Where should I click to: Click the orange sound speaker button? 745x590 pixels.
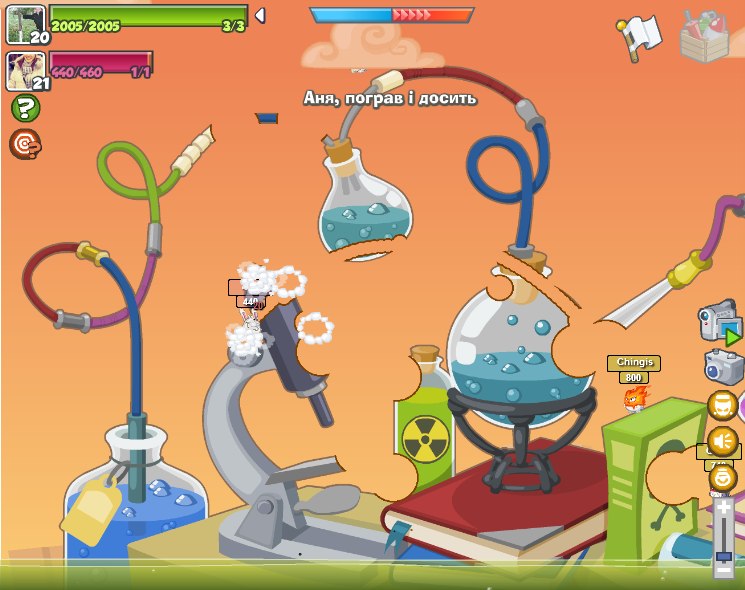(722, 441)
